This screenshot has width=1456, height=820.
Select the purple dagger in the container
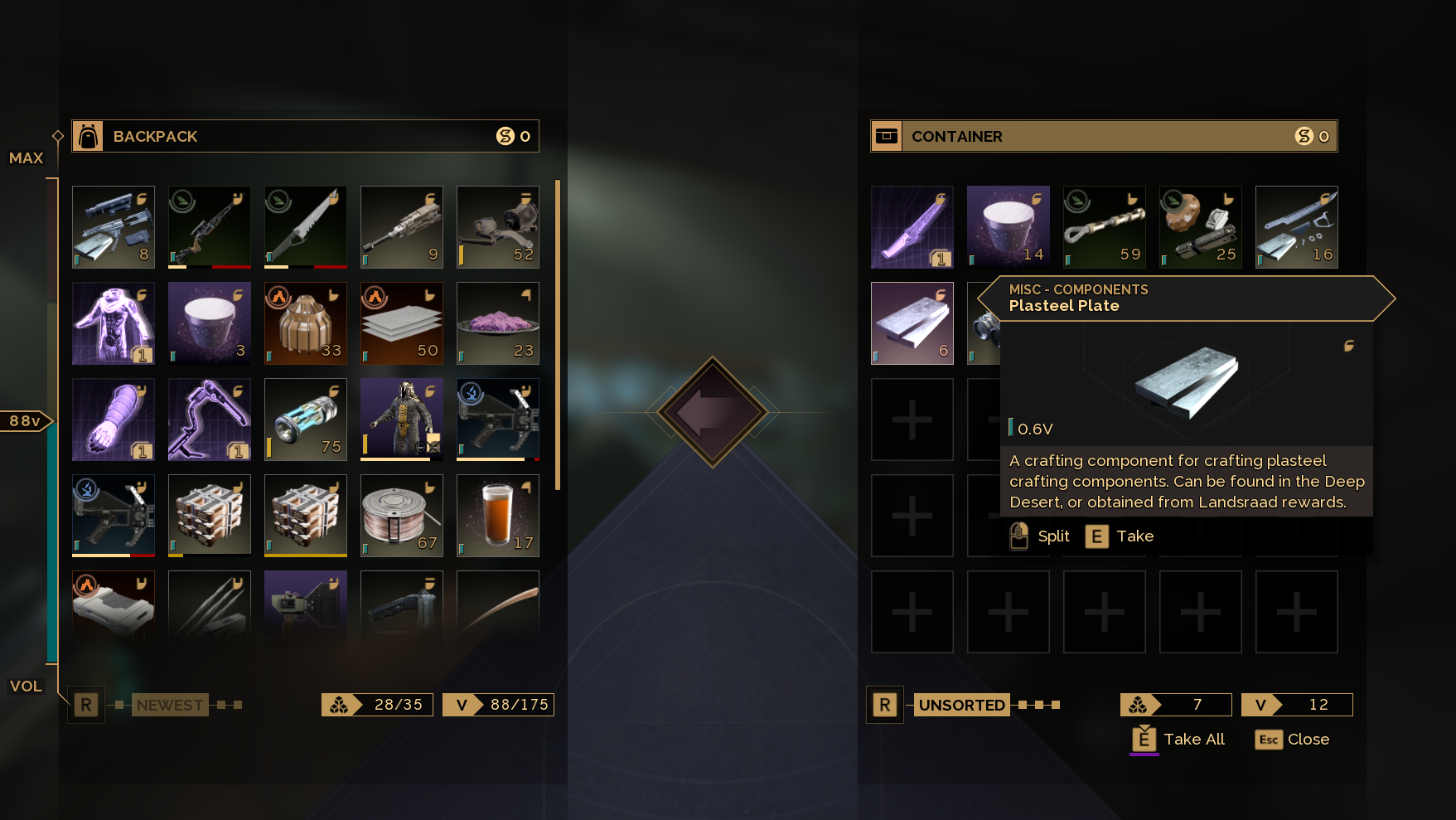pyautogui.click(x=912, y=227)
